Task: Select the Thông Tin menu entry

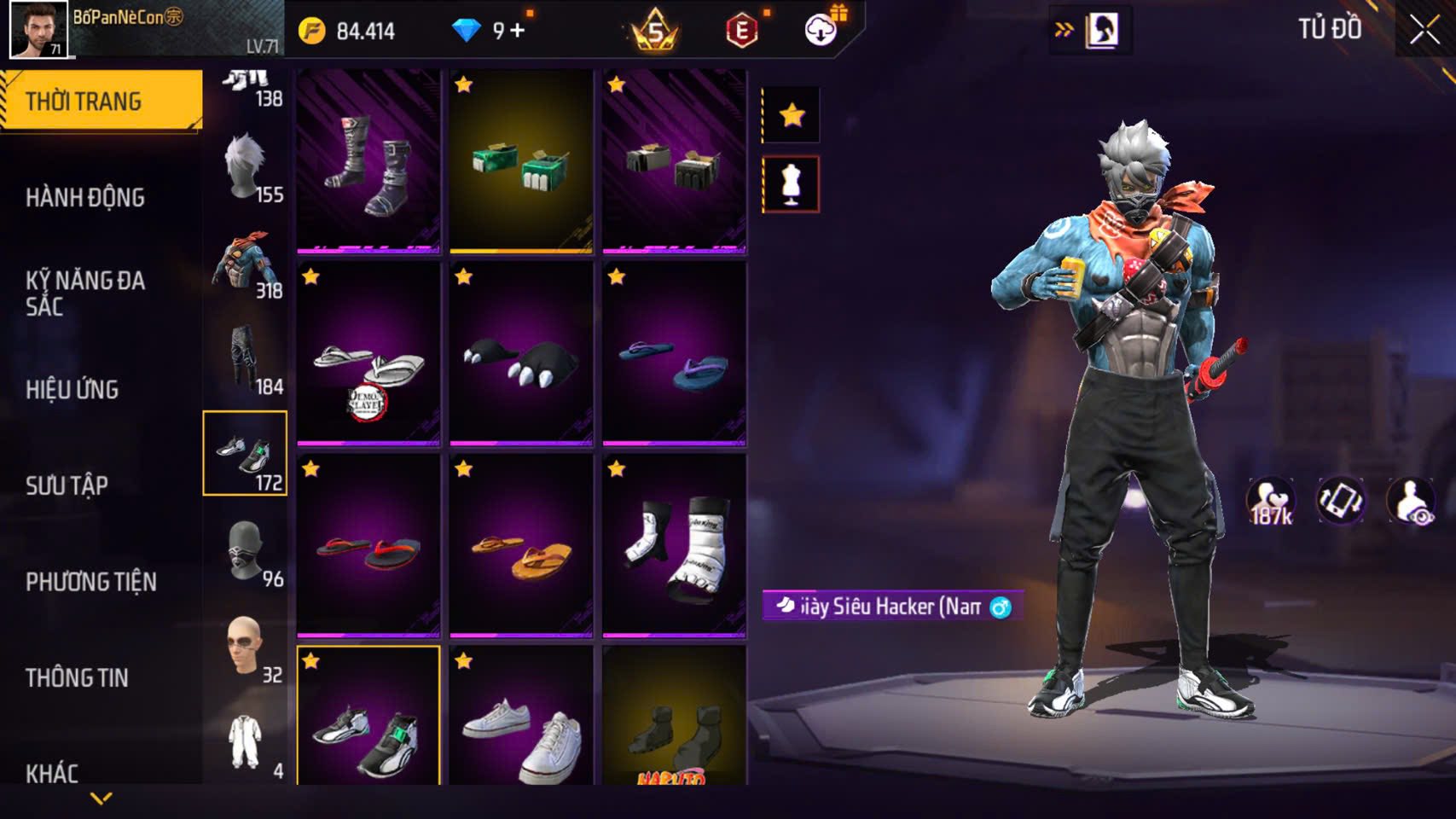Action: [77, 677]
